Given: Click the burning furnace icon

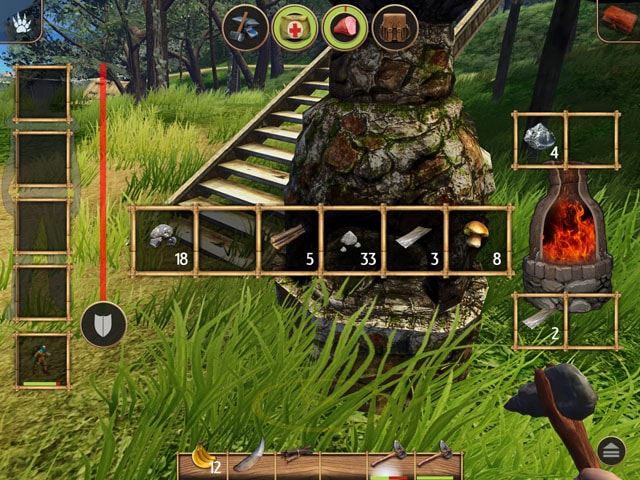Looking at the screenshot, I should pos(566,237).
